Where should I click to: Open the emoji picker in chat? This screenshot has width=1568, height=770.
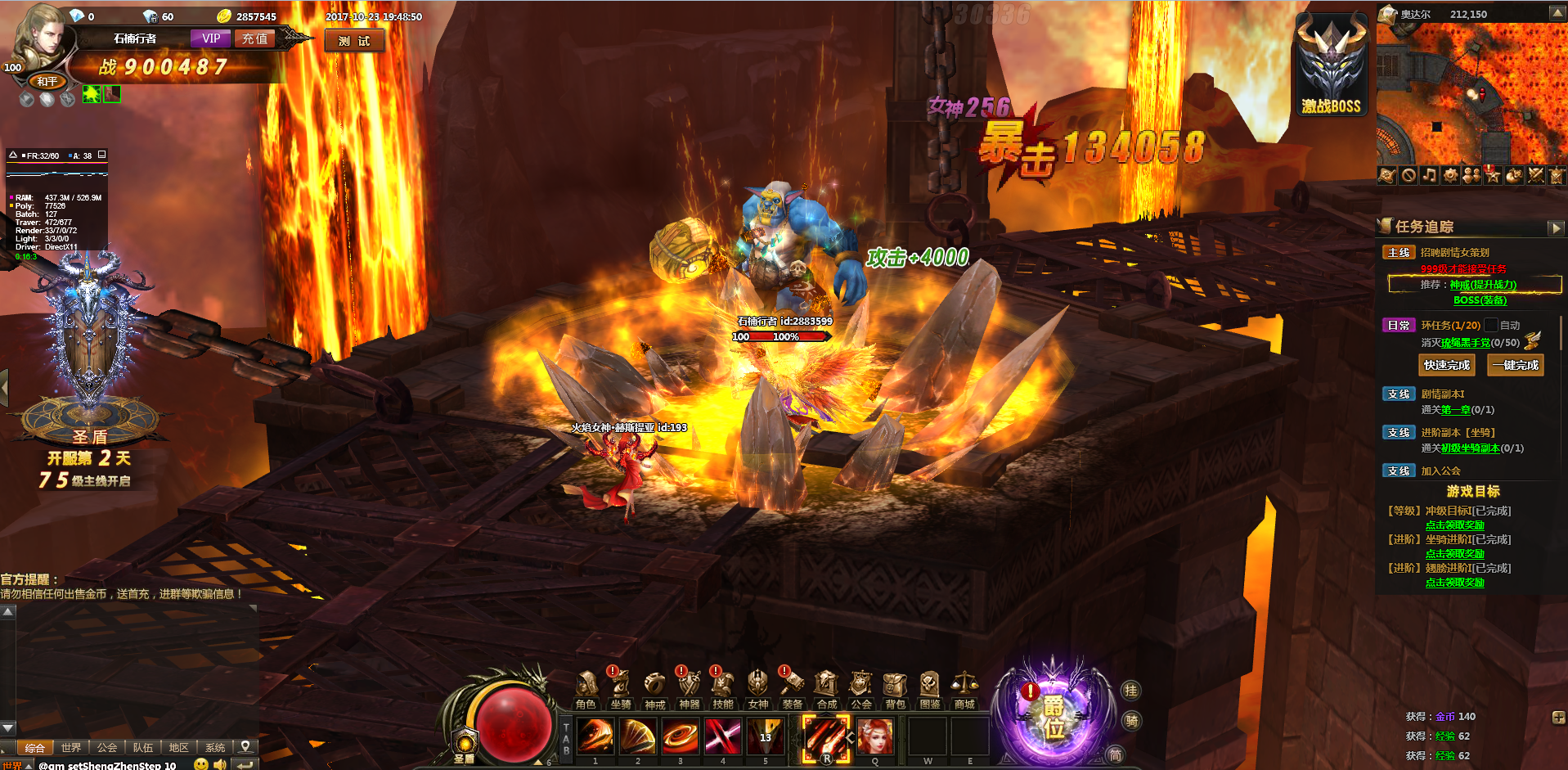coord(200,764)
